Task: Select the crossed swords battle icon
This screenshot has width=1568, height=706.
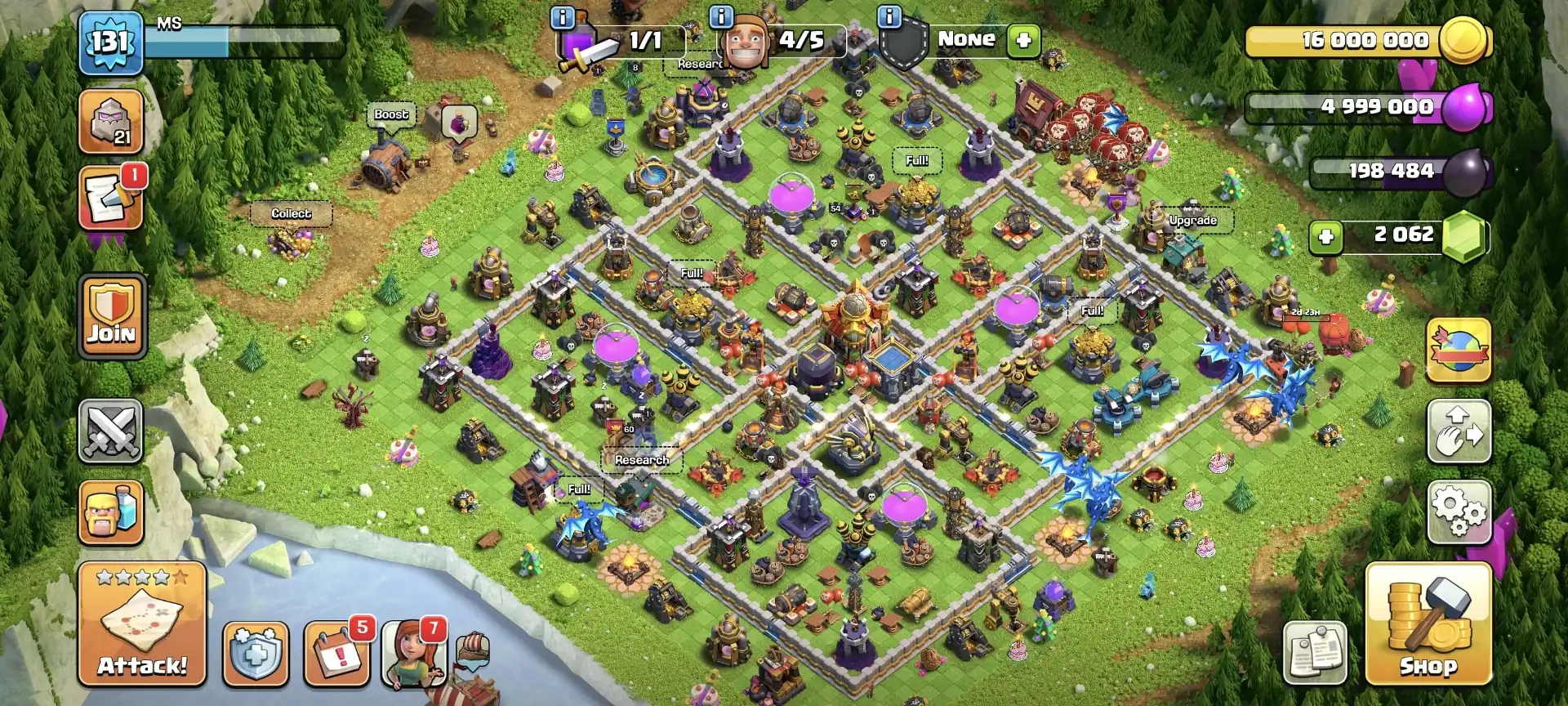Action: 110,431
